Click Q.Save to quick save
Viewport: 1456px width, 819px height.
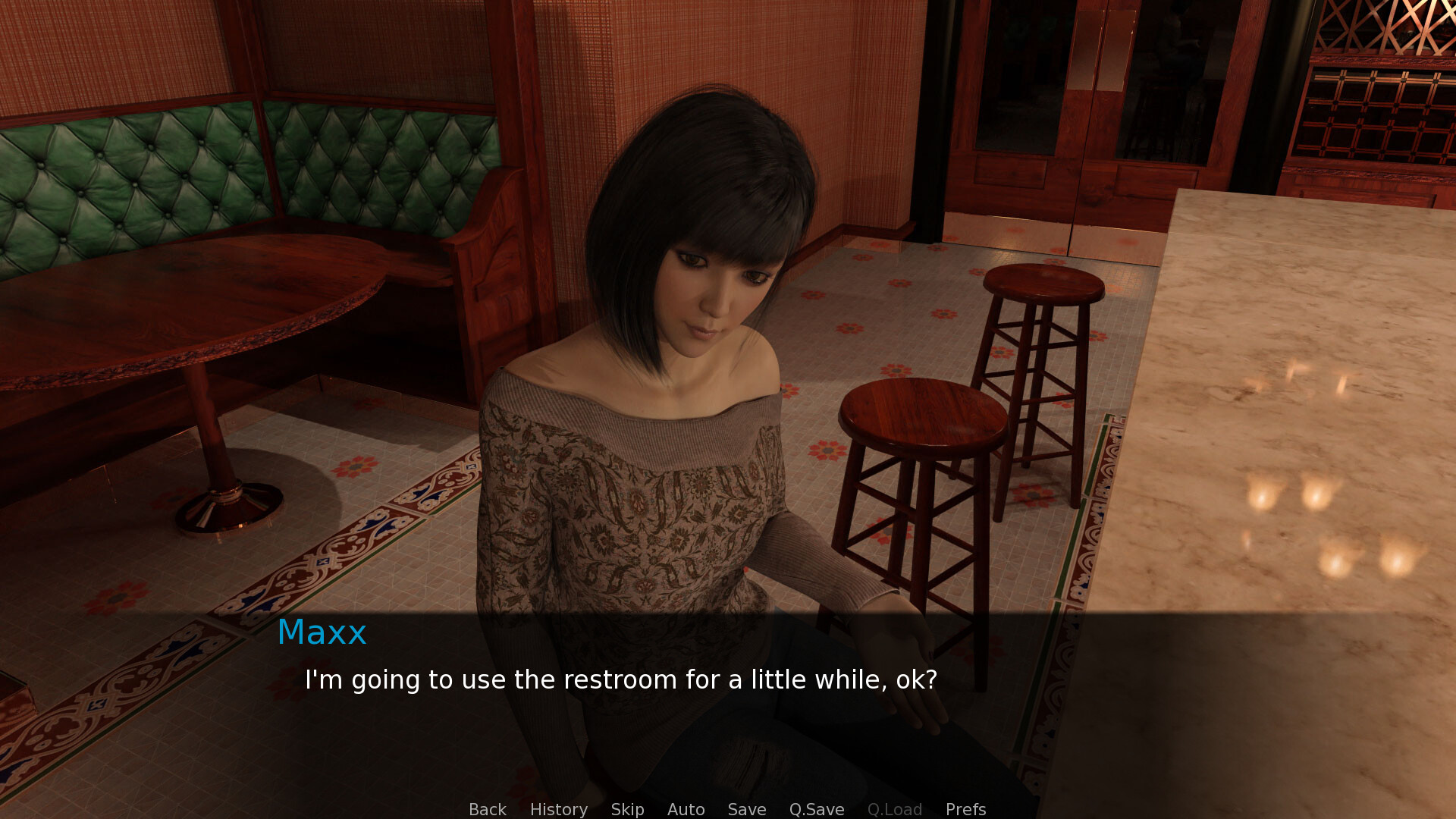point(816,809)
